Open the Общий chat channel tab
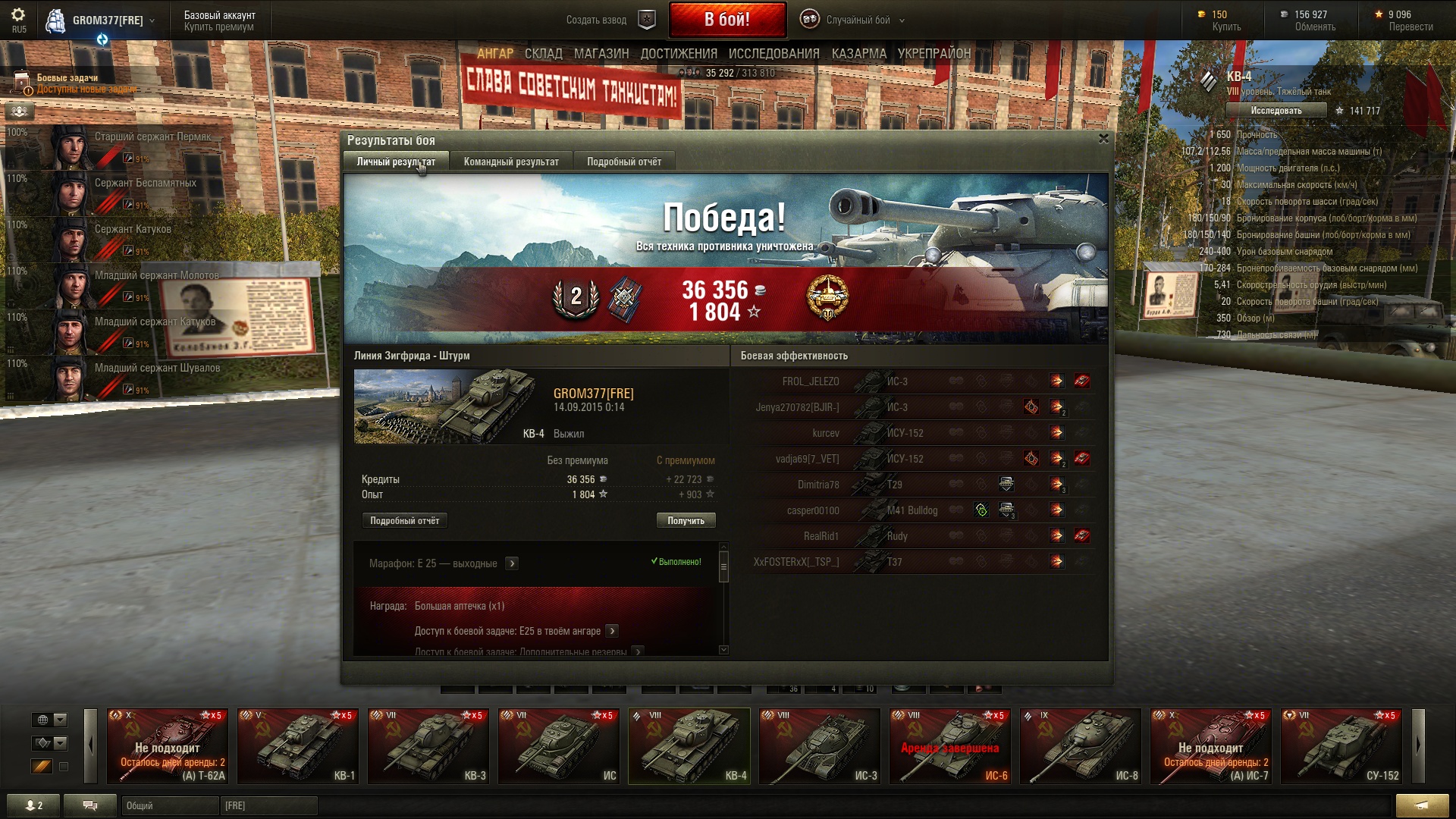The height and width of the screenshot is (819, 1456). [169, 805]
